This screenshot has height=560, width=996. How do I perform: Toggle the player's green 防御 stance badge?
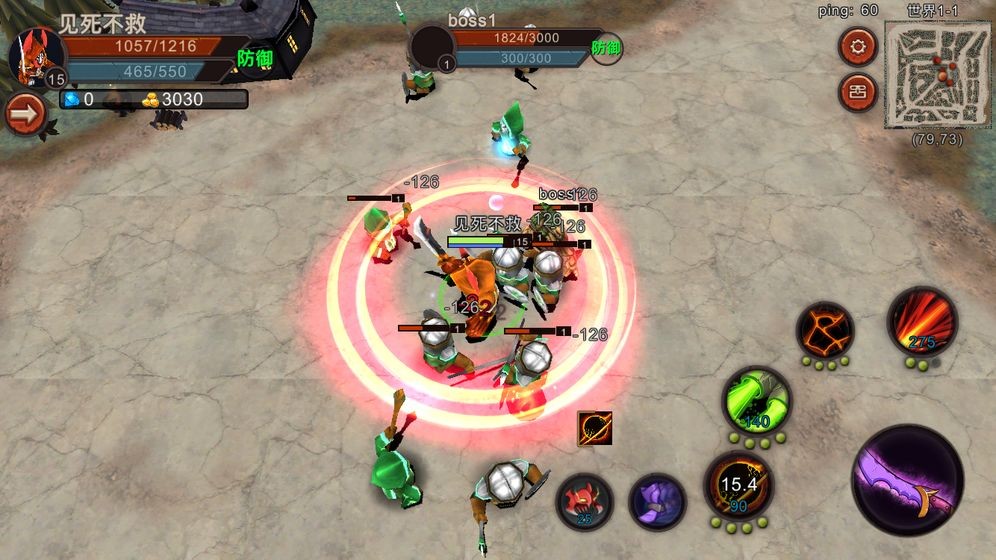tap(255, 59)
